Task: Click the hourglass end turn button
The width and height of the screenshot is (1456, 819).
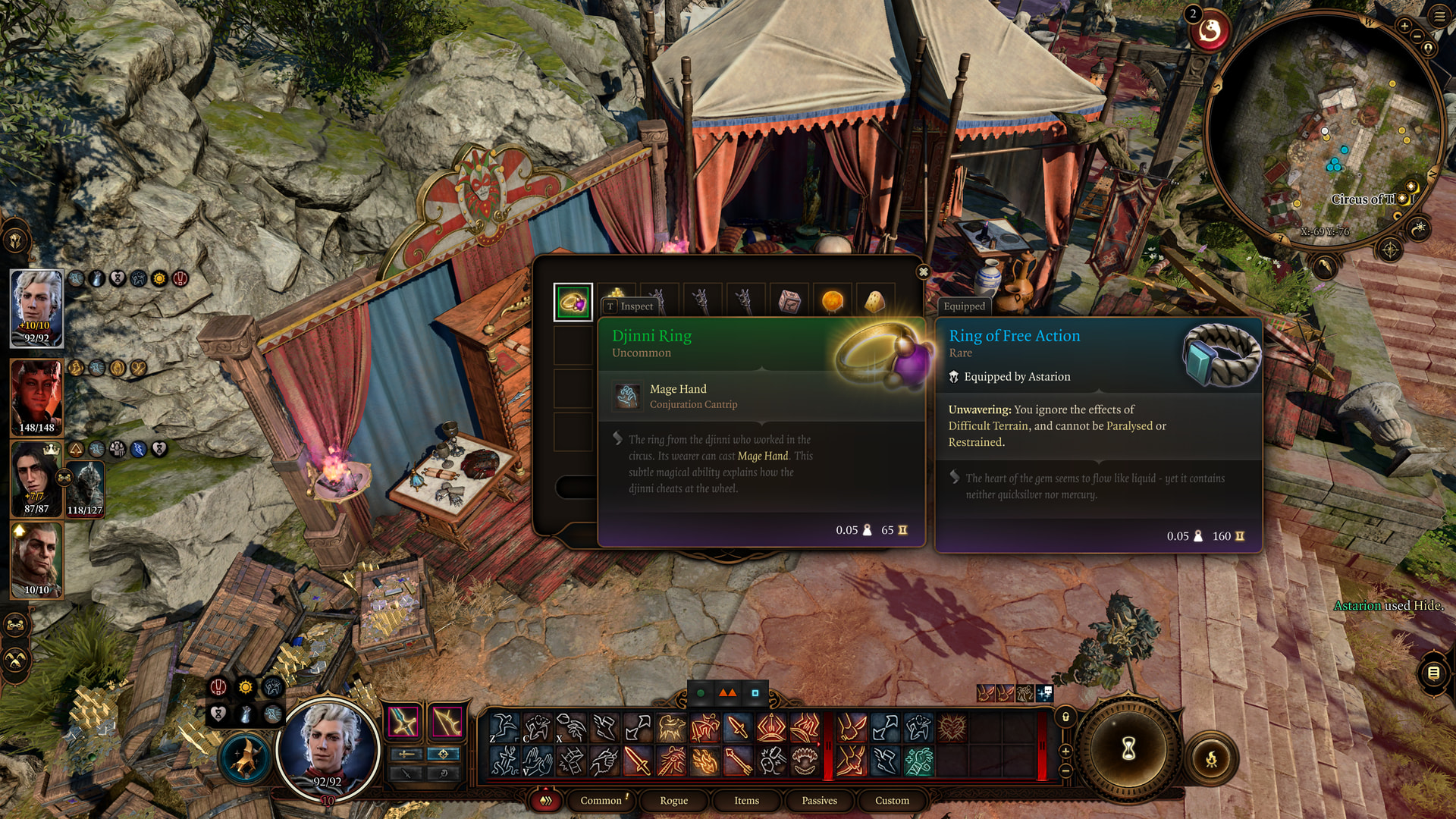Action: pos(1128,749)
